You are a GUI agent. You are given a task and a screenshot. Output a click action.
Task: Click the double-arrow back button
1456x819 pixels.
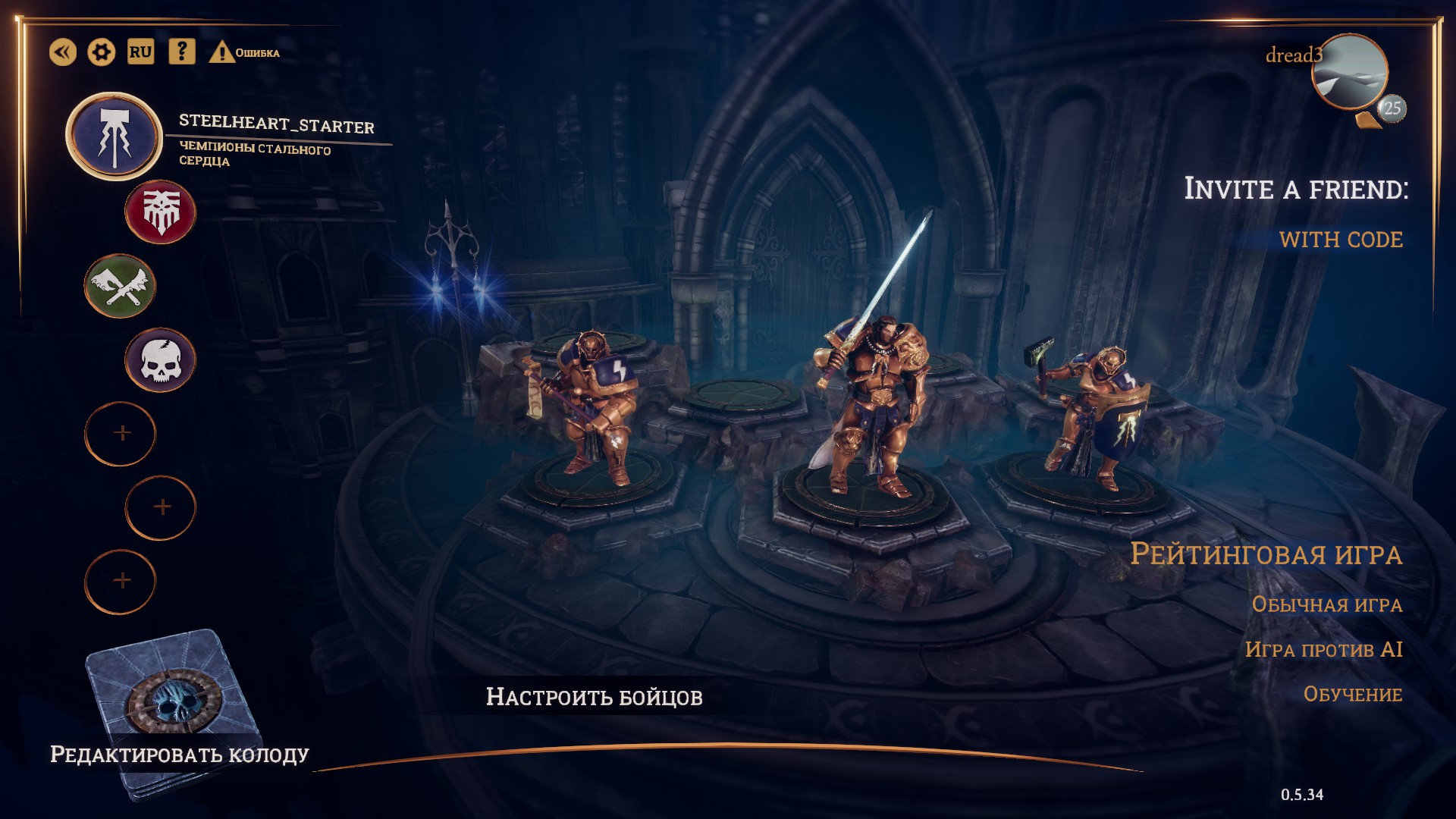63,52
